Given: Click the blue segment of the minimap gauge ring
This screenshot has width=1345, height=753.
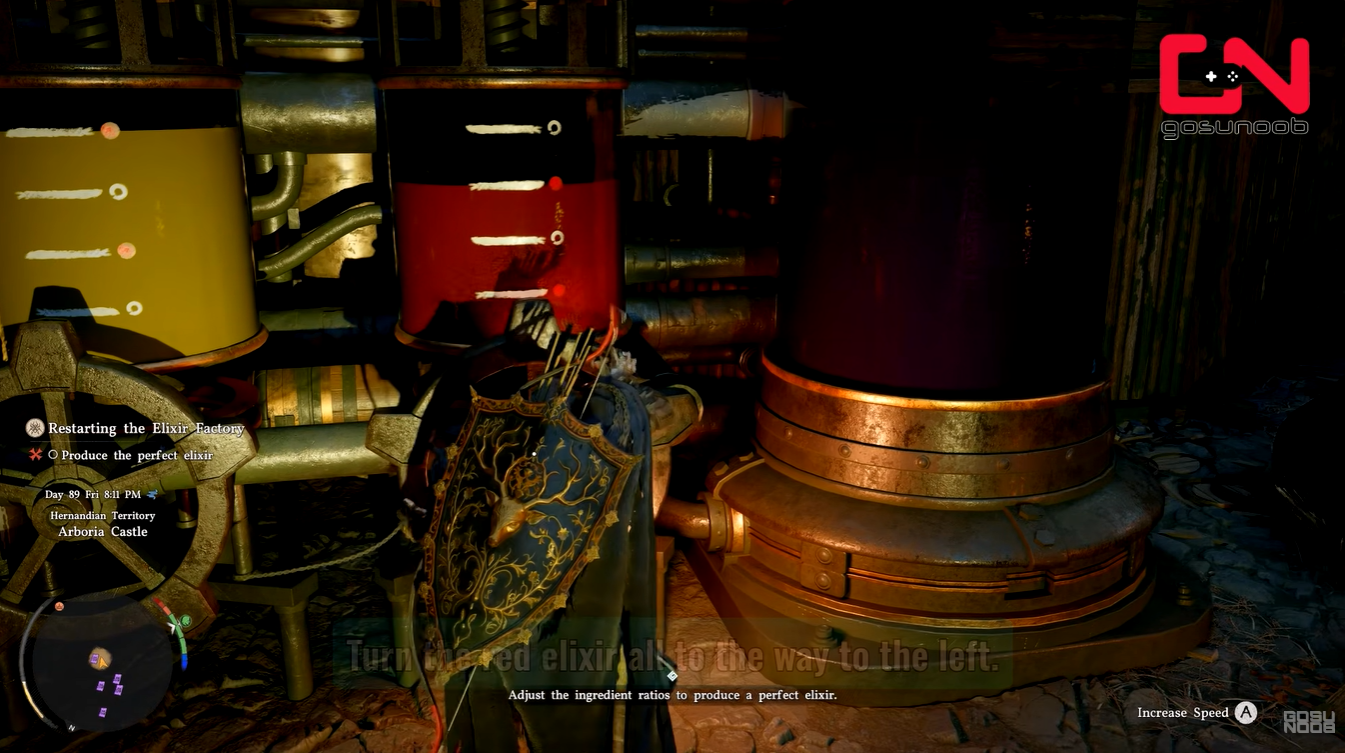Looking at the screenshot, I should pos(184,663).
